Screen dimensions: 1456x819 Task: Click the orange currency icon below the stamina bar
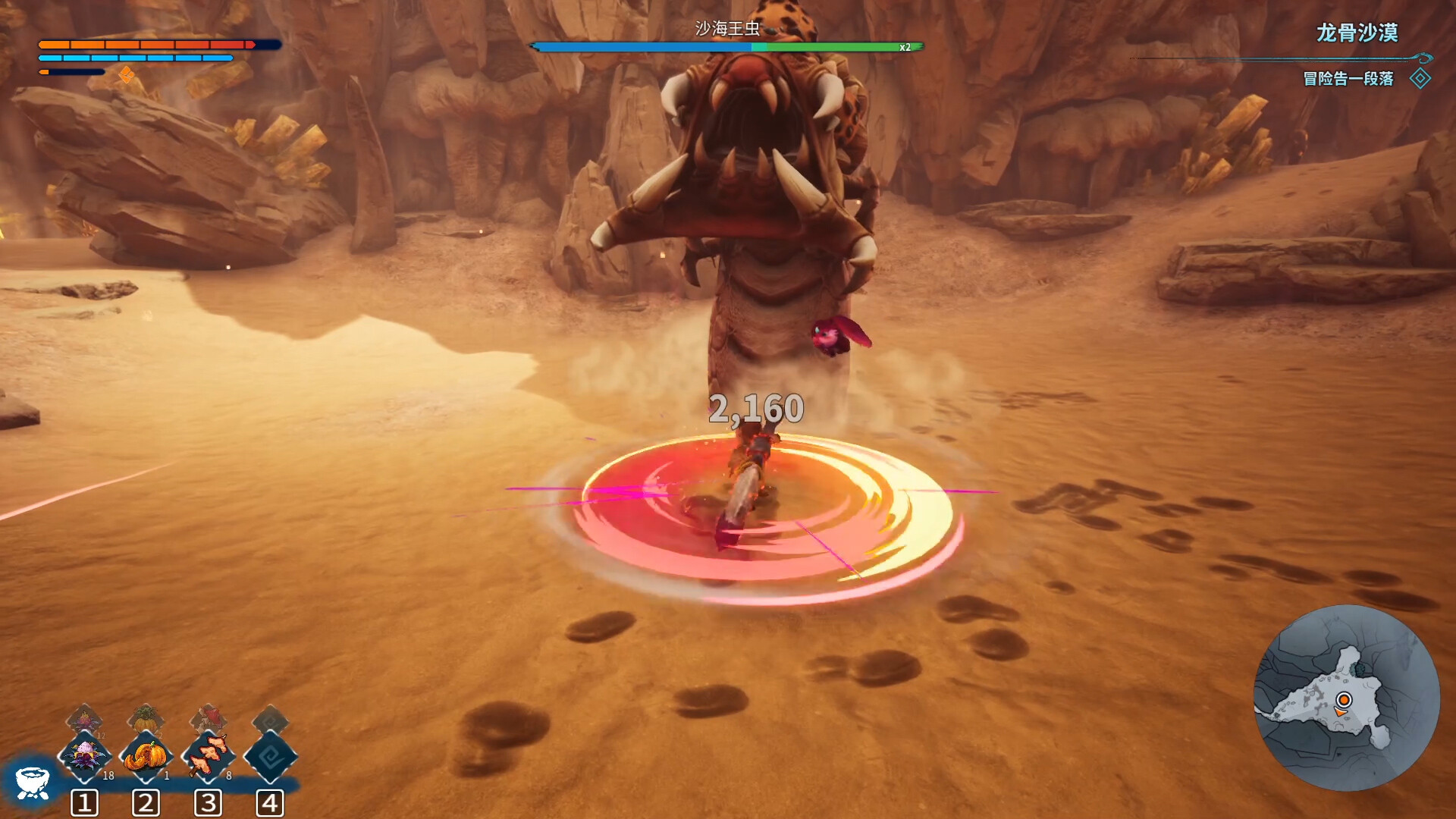click(127, 75)
